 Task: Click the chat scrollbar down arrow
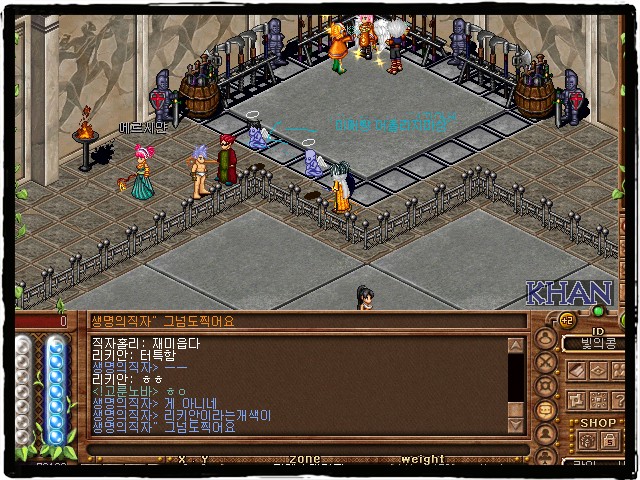tap(516, 426)
